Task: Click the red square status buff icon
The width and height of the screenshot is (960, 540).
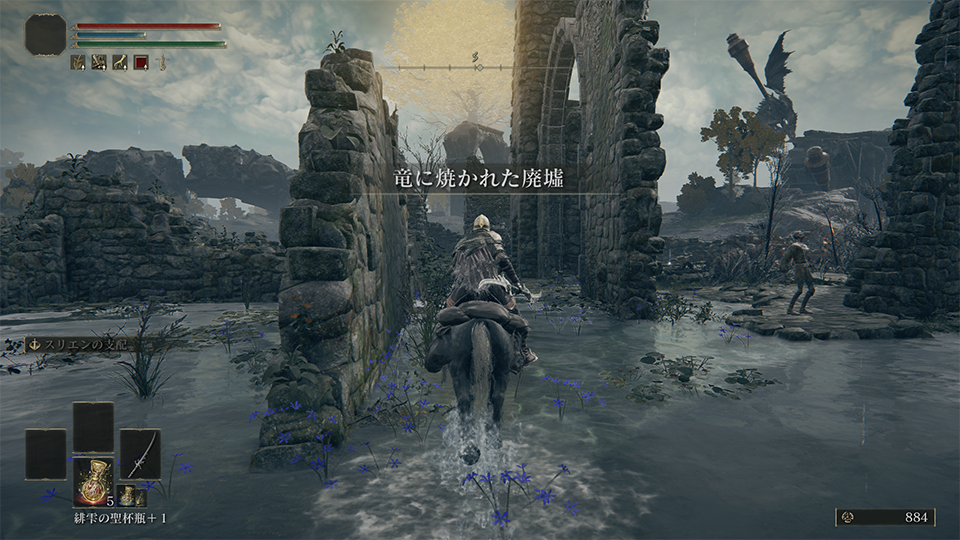Action: [141, 62]
